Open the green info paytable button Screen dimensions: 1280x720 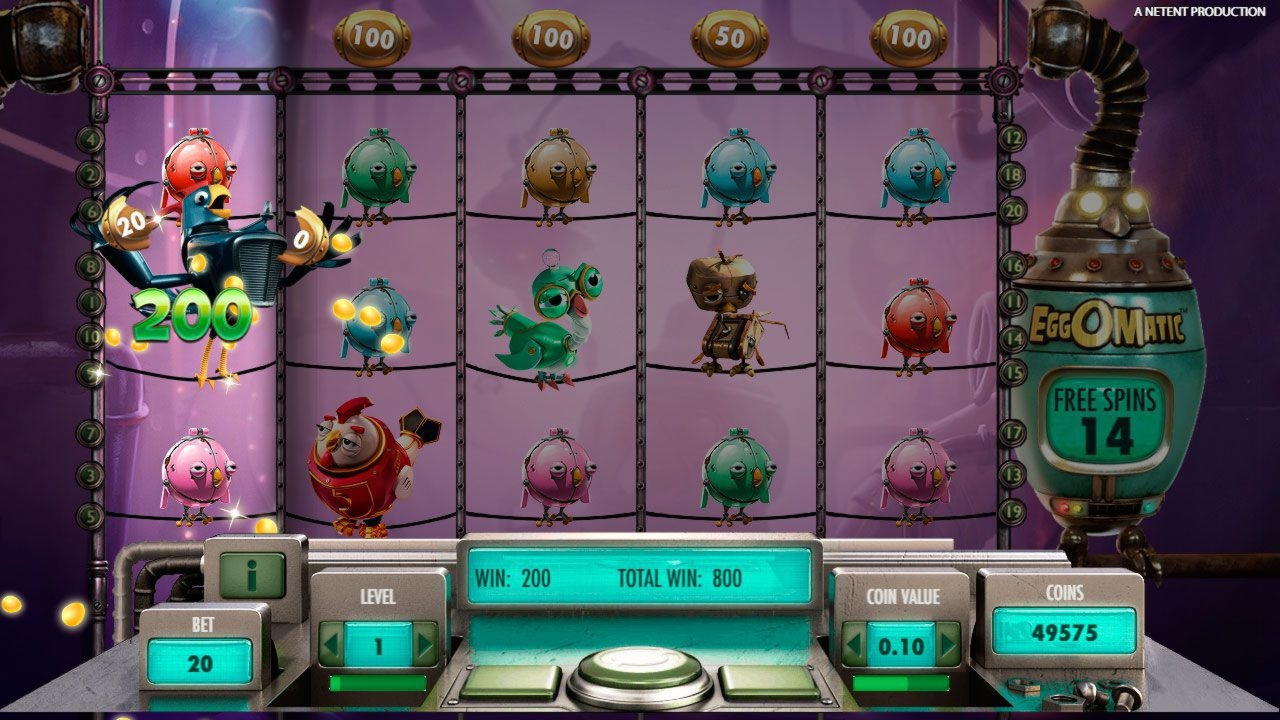[252, 575]
